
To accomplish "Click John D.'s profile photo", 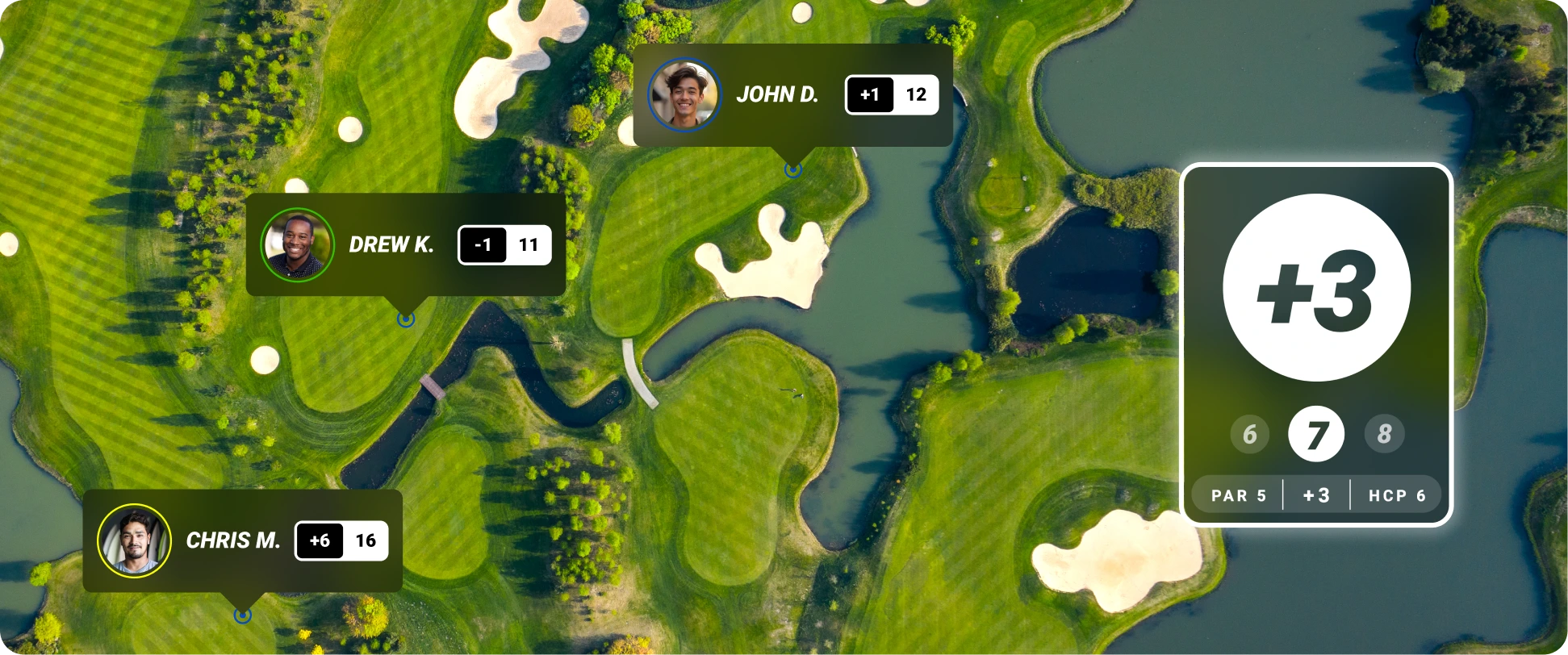I will [684, 94].
